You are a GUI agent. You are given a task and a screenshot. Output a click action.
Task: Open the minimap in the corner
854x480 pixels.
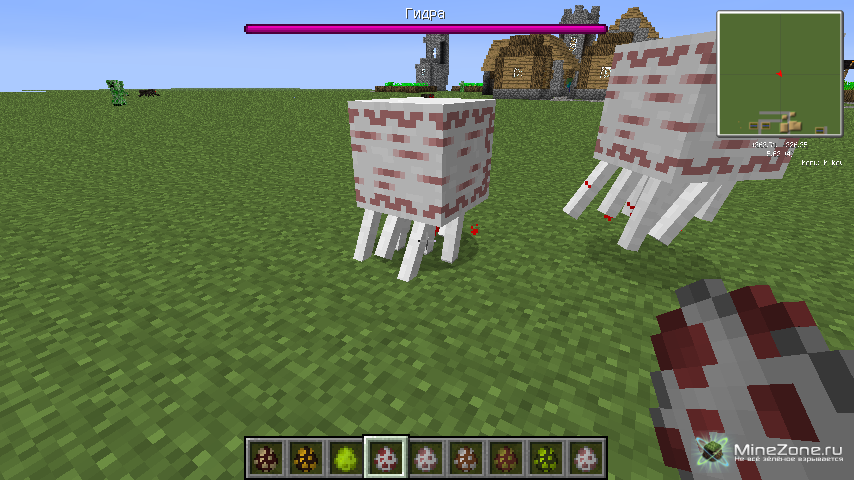pos(779,73)
